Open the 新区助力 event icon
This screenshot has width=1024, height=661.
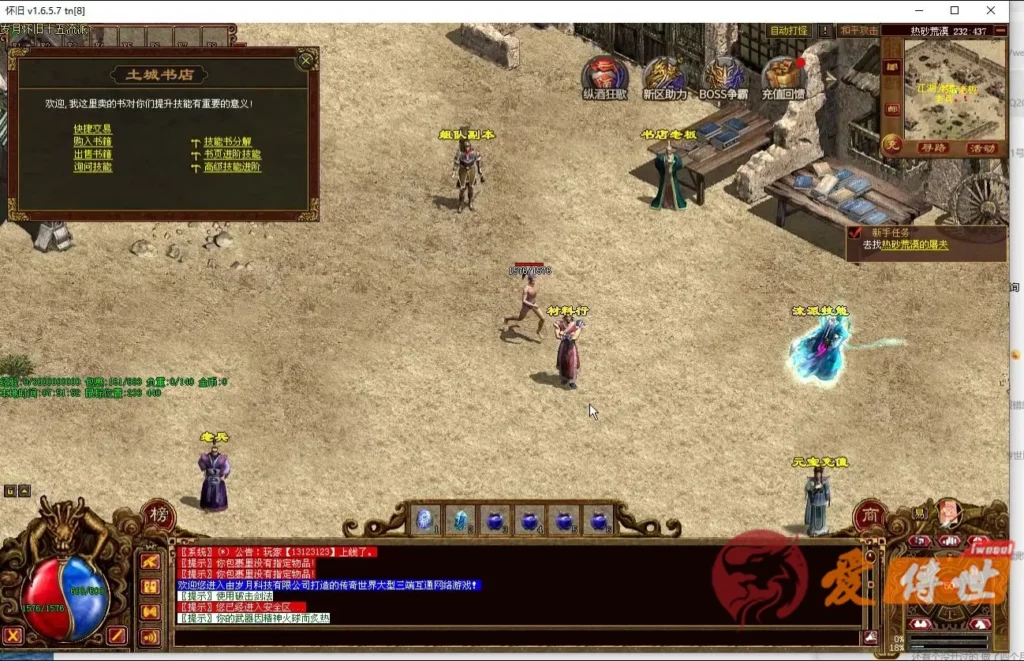[665, 75]
